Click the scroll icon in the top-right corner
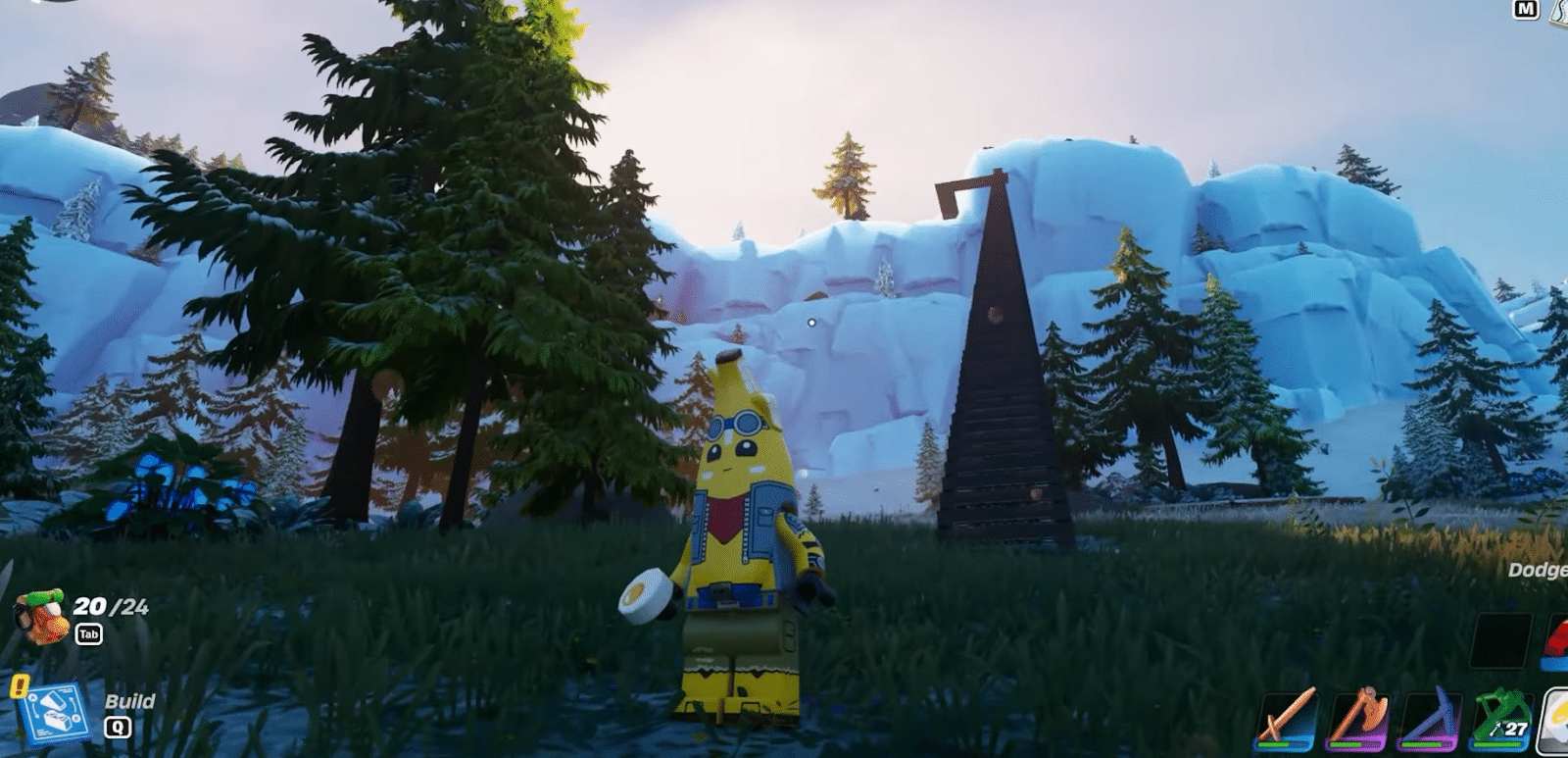Image resolution: width=1568 pixels, height=758 pixels. tap(1560, 14)
